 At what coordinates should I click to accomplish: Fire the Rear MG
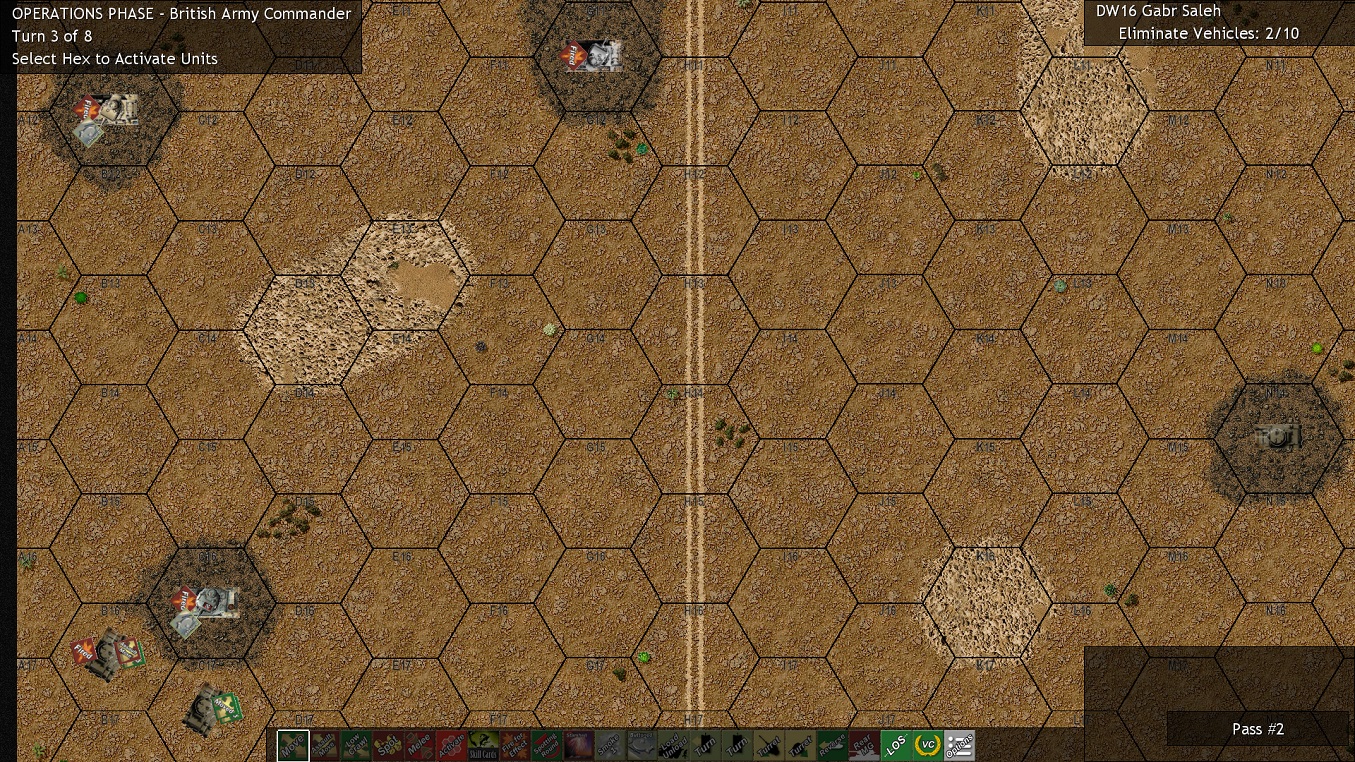(863, 745)
